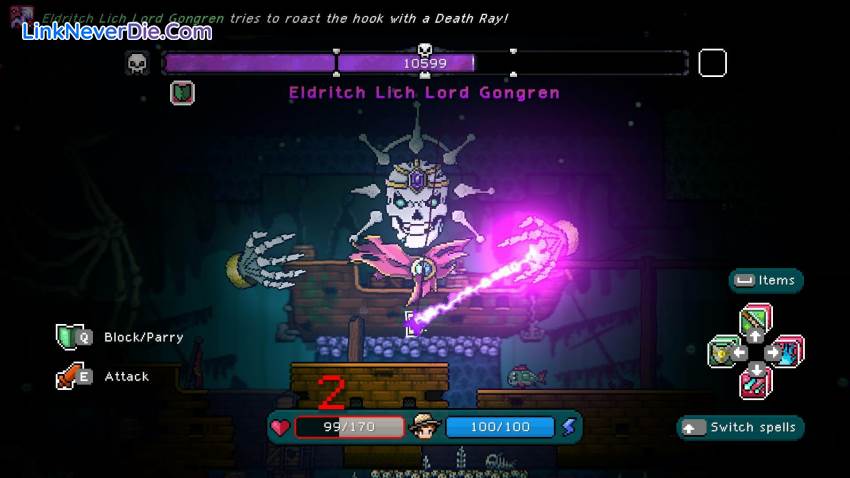This screenshot has height=478, width=850.
Task: Select the green fishing rod spell slot
Action: tap(755, 322)
